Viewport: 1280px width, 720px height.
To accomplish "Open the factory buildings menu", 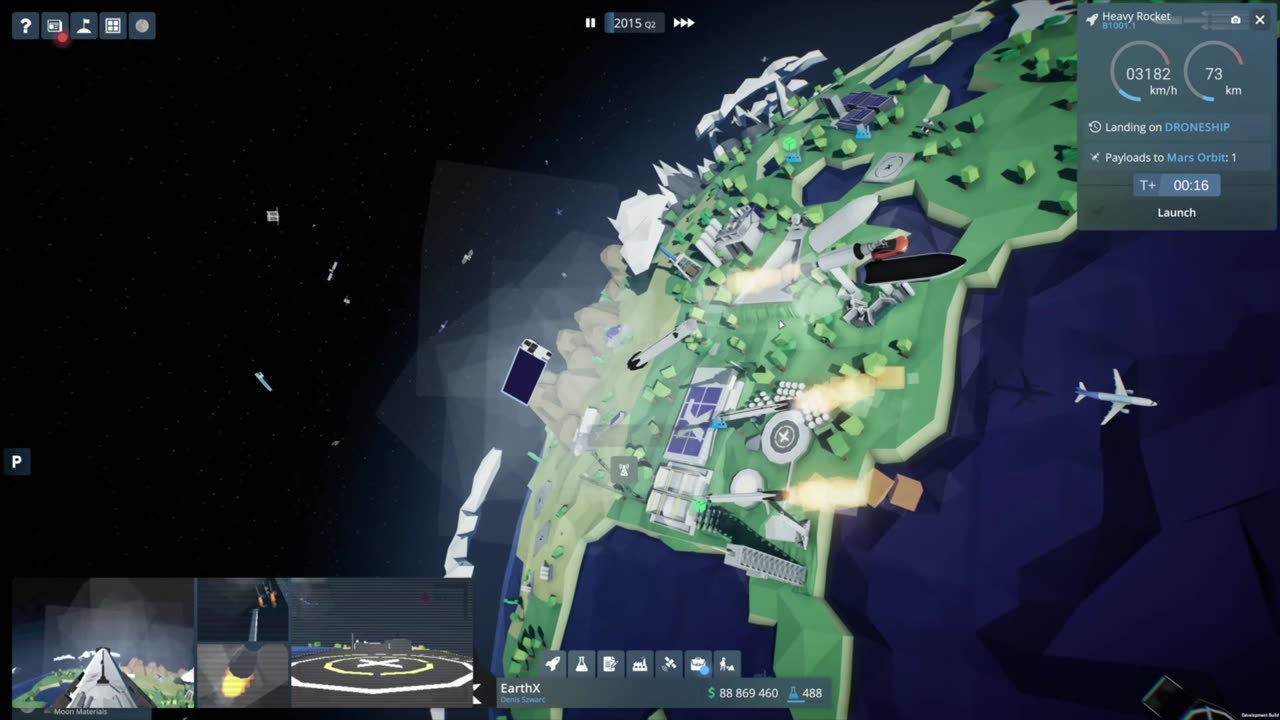I will pyautogui.click(x=640, y=663).
